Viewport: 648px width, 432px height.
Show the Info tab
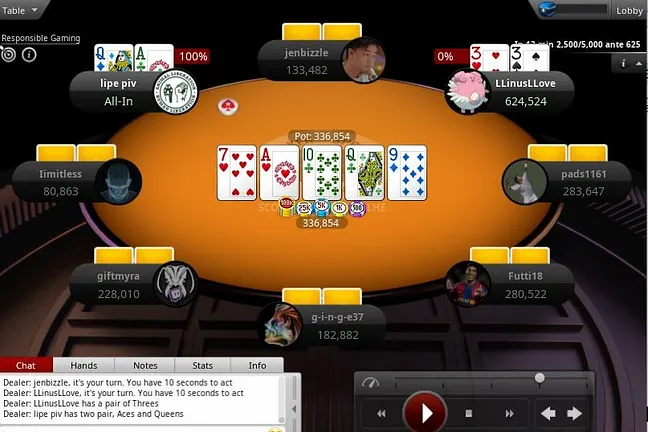(x=257, y=366)
